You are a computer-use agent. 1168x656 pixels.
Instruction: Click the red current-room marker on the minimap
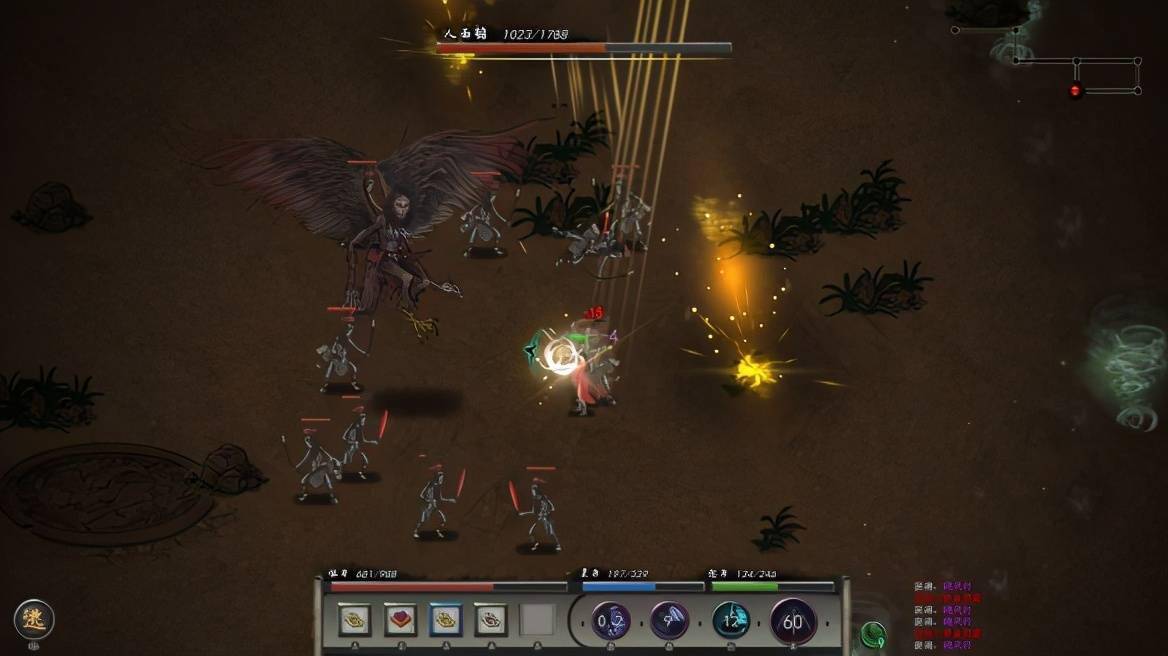1076,91
